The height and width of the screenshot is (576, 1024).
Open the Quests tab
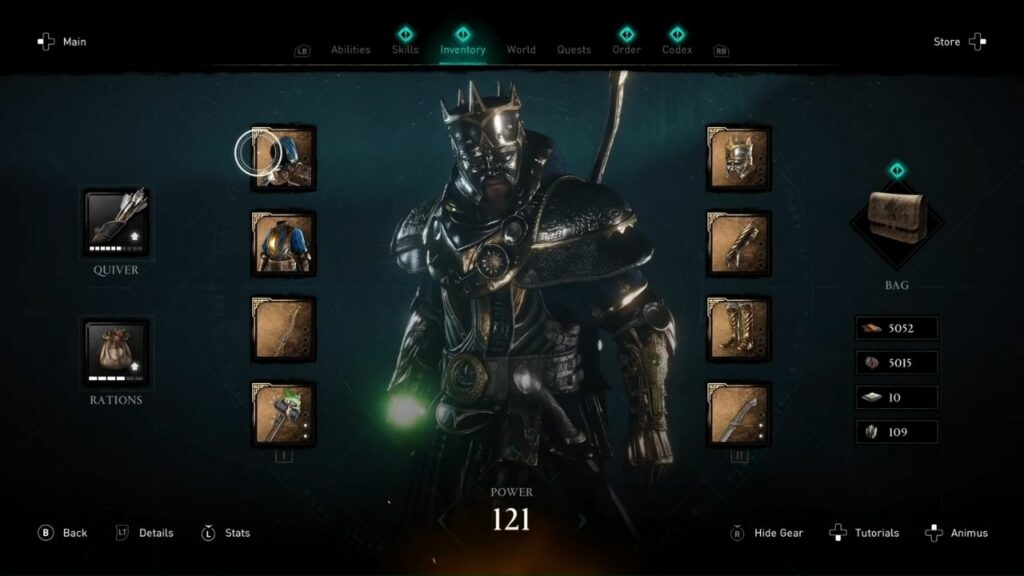pyautogui.click(x=574, y=50)
